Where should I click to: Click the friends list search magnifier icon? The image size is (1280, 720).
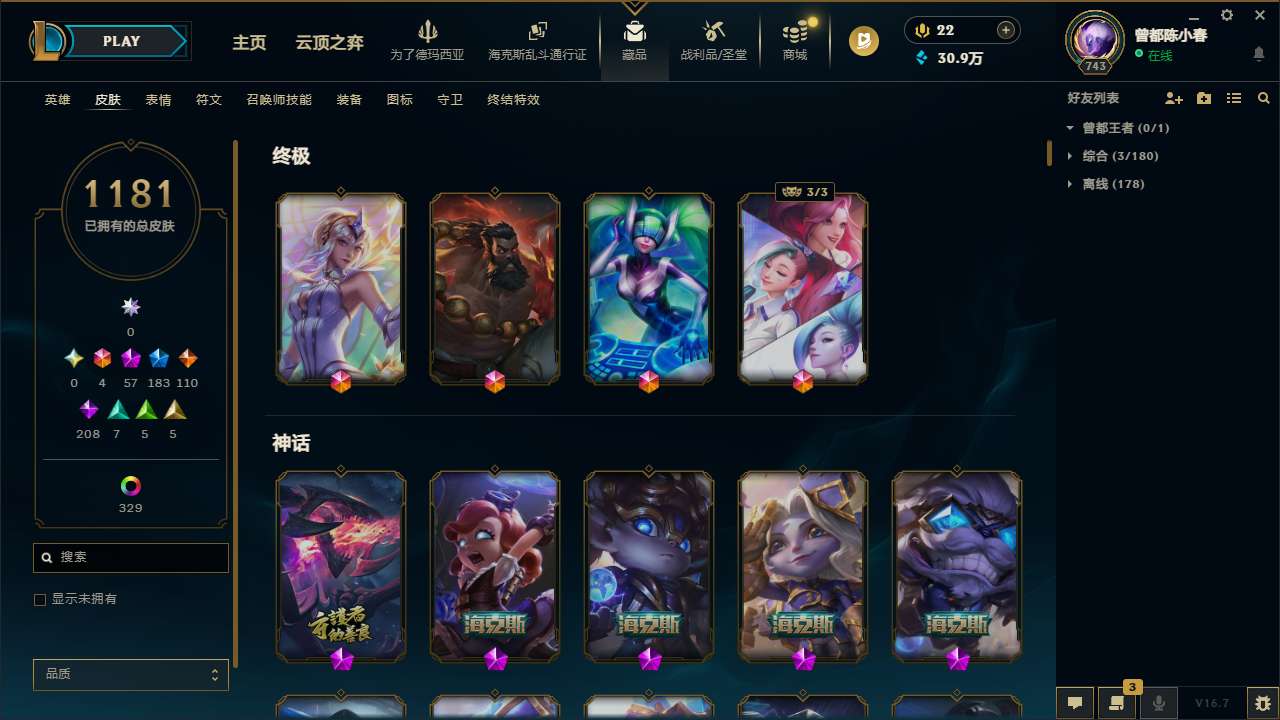[x=1264, y=97]
